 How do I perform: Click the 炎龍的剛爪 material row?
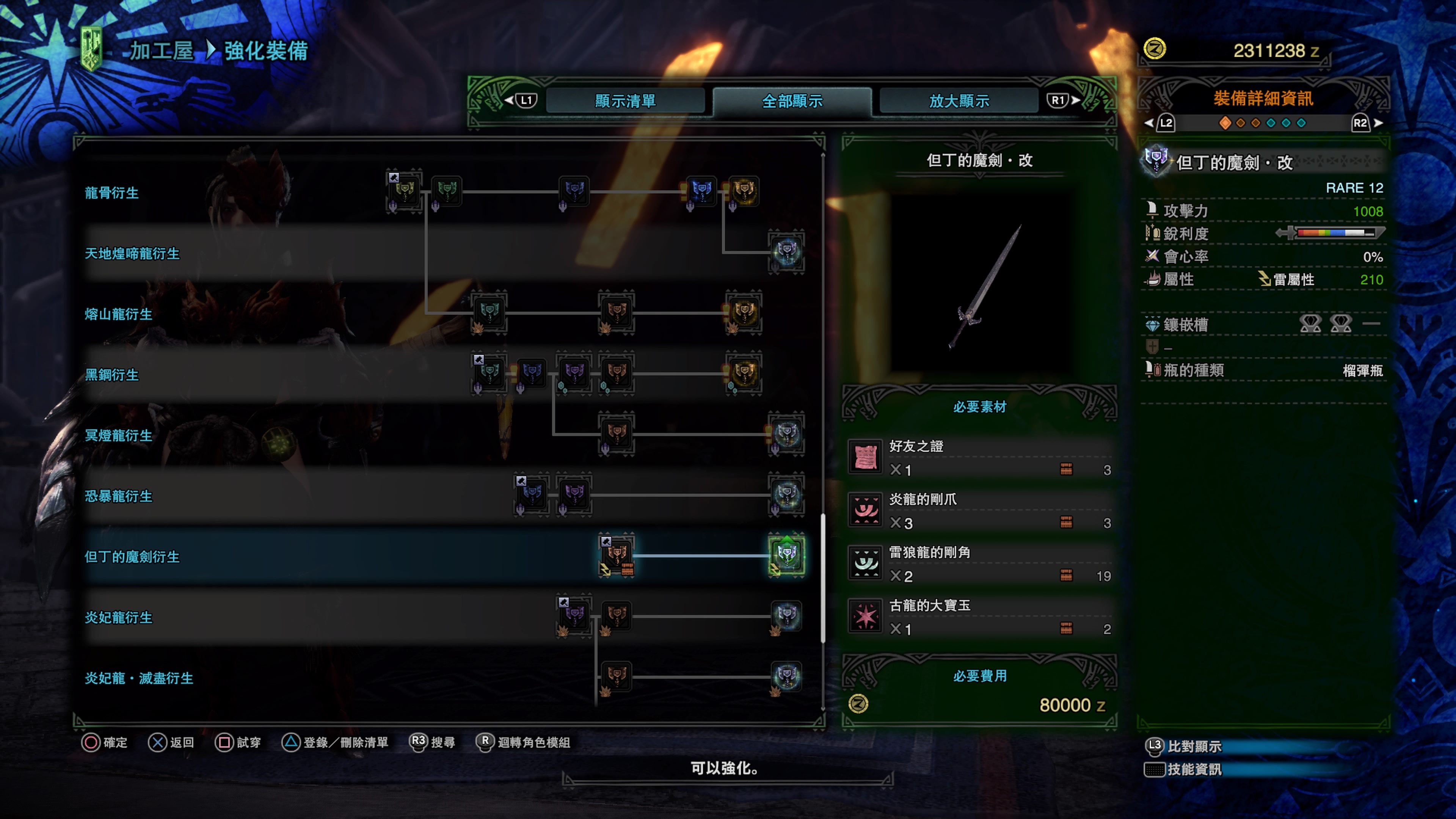(x=979, y=511)
